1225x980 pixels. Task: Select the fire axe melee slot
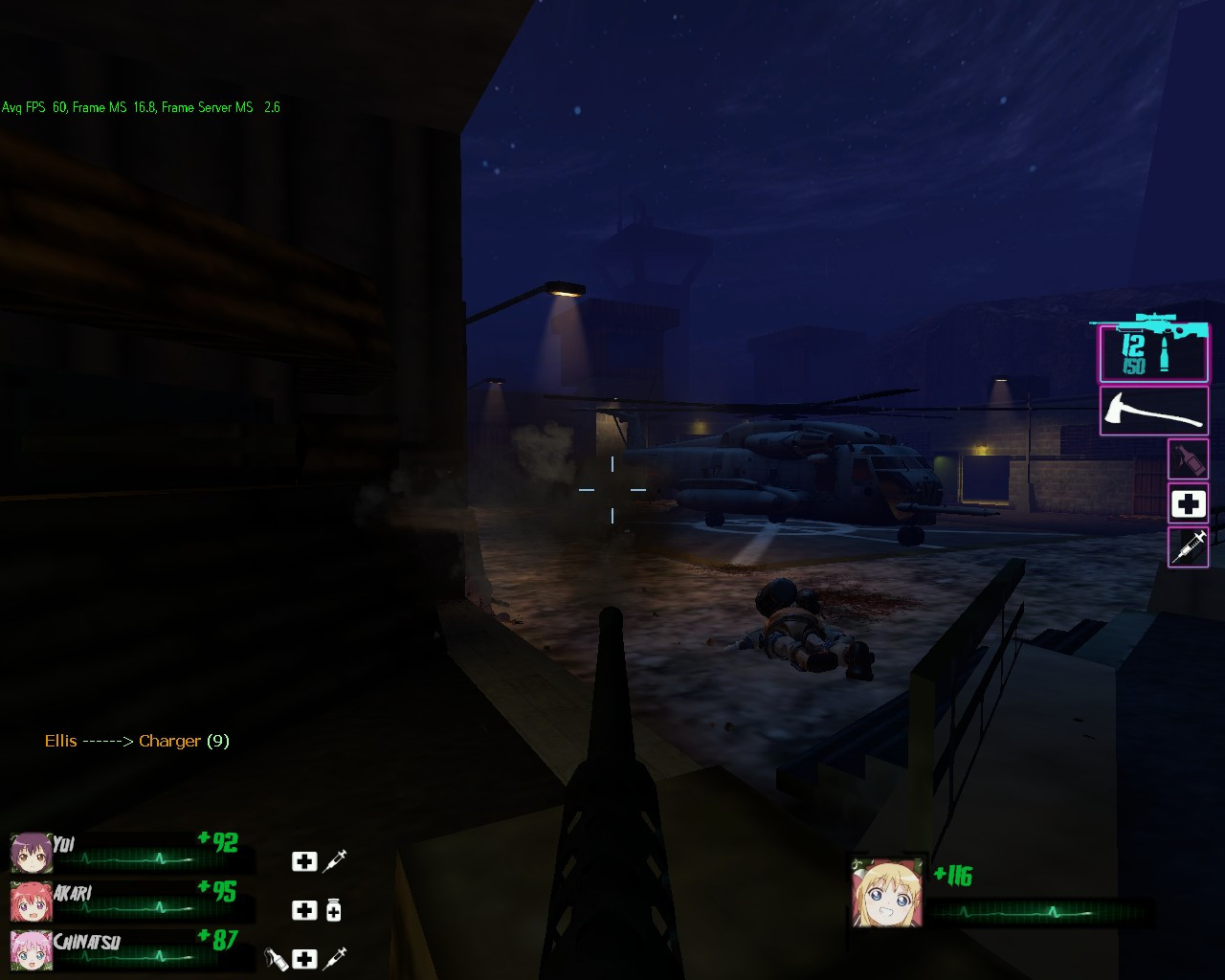click(x=1153, y=410)
